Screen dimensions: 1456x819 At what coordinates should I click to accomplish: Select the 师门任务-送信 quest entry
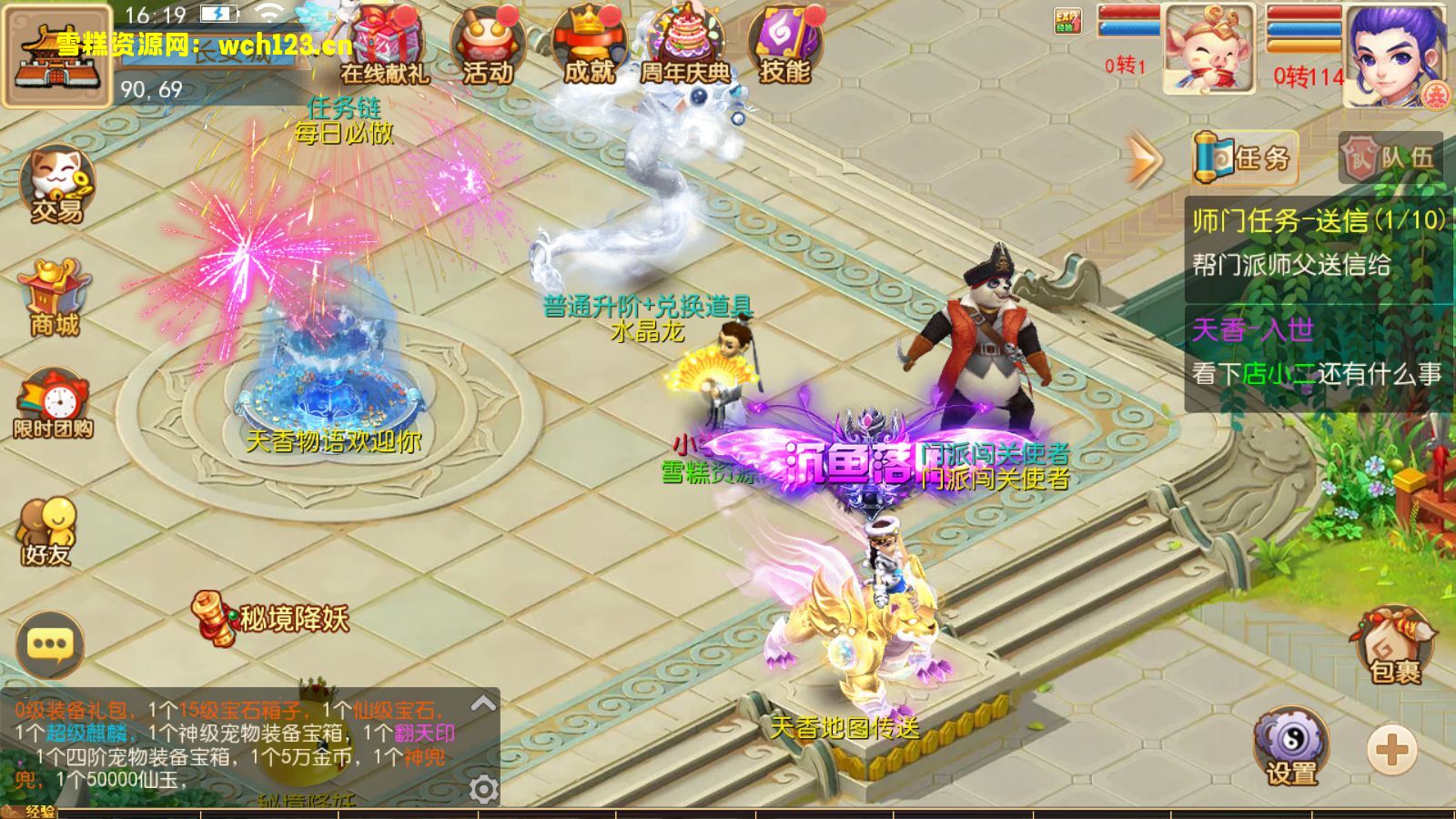click(1318, 243)
